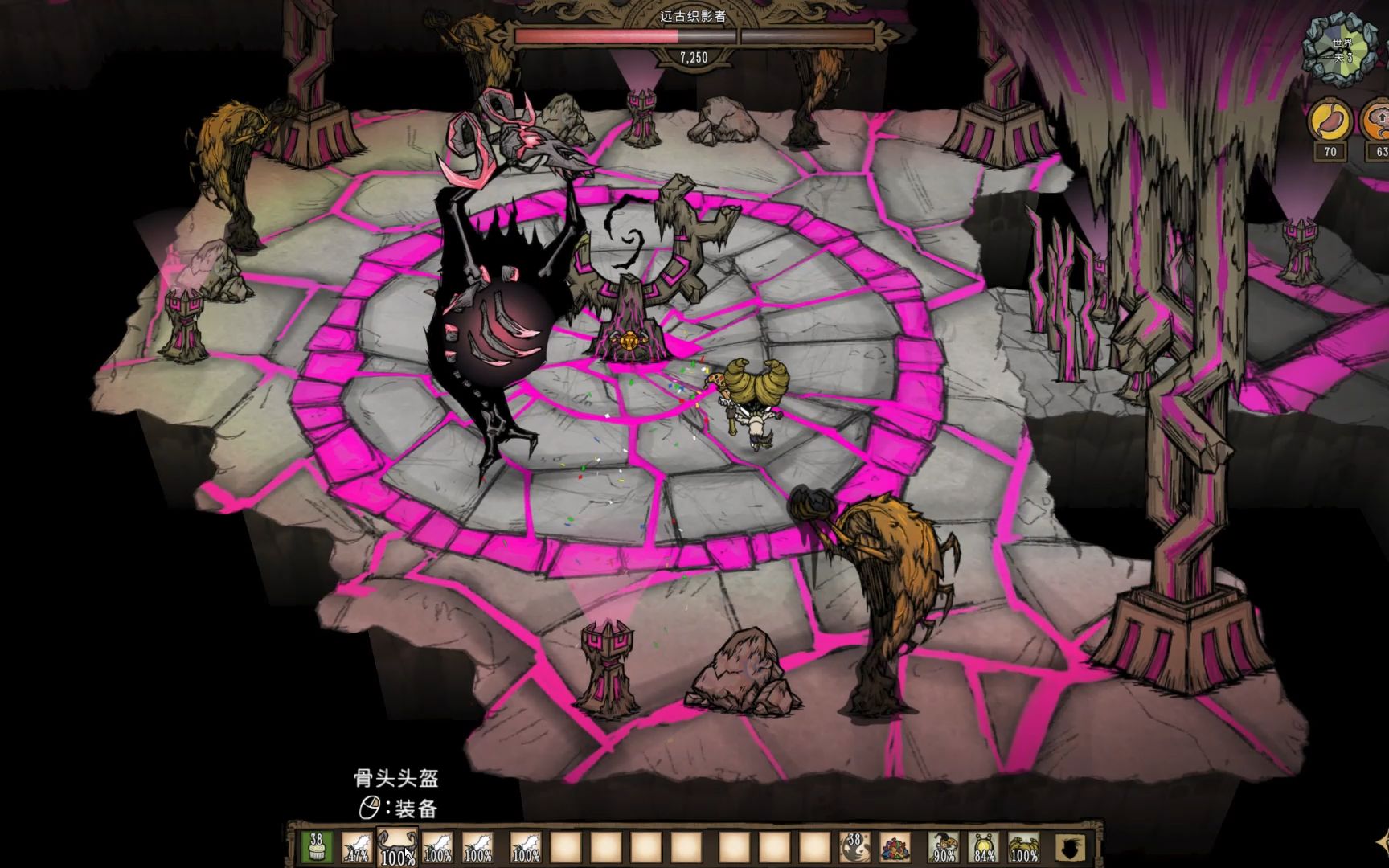Select the swirl item stack of 38
The height and width of the screenshot is (868, 1389).
(x=854, y=847)
